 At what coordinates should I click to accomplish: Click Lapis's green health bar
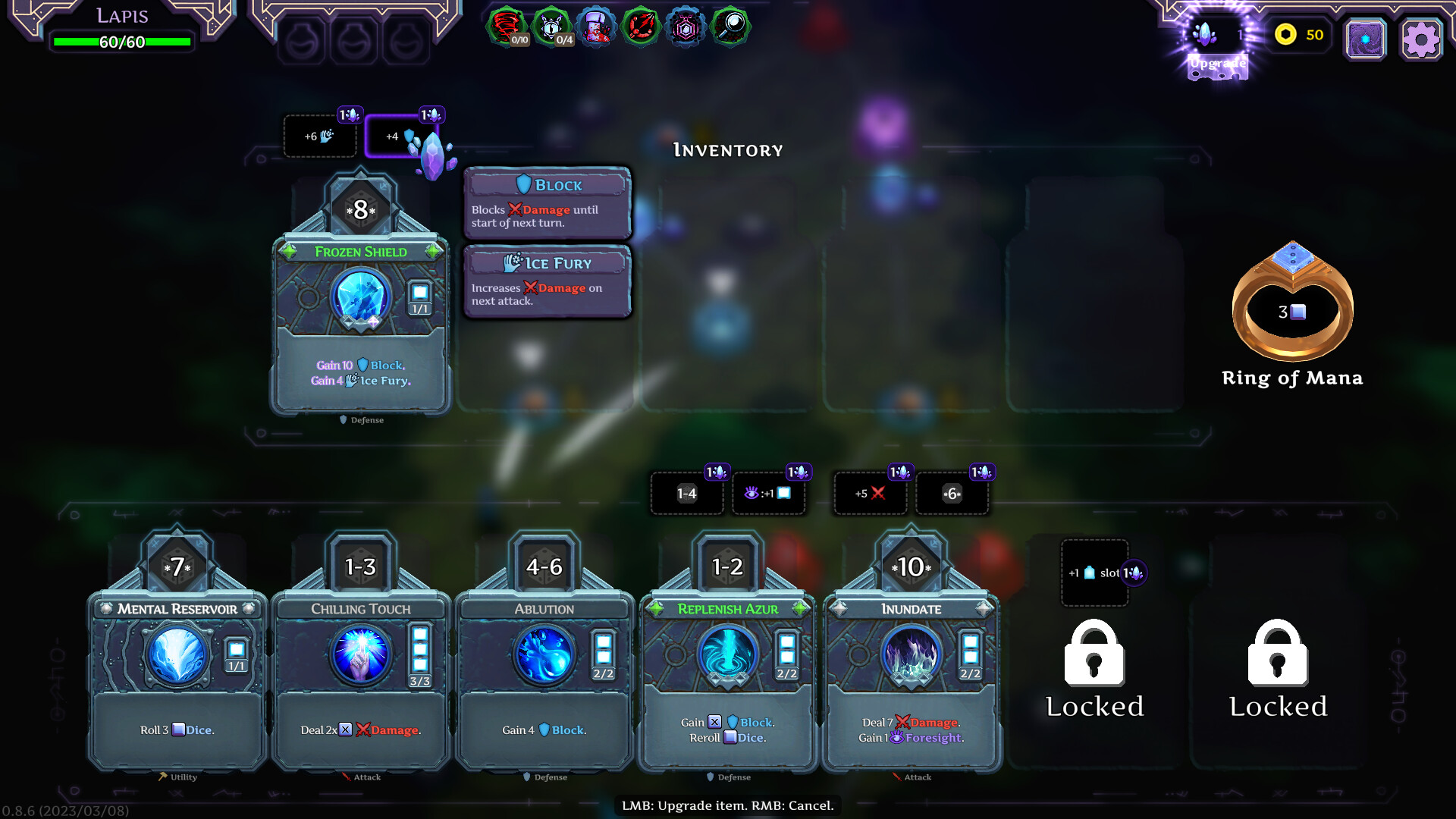121,42
